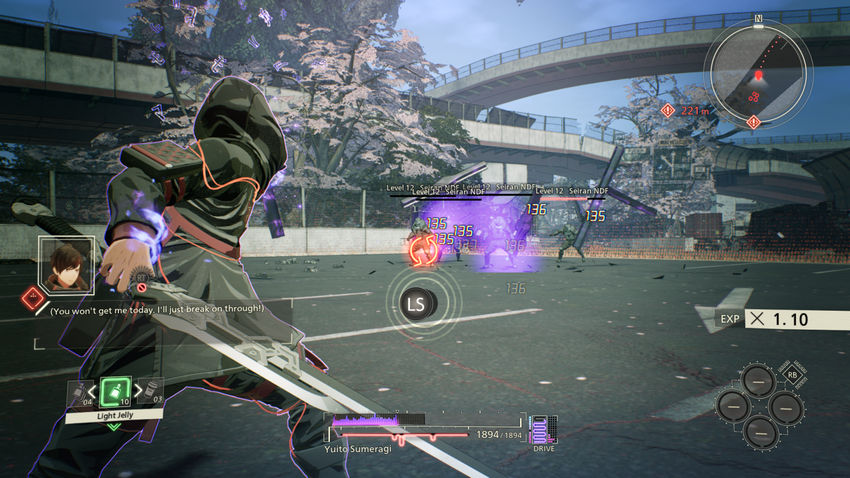Click Yuito's character portrait

click(66, 265)
